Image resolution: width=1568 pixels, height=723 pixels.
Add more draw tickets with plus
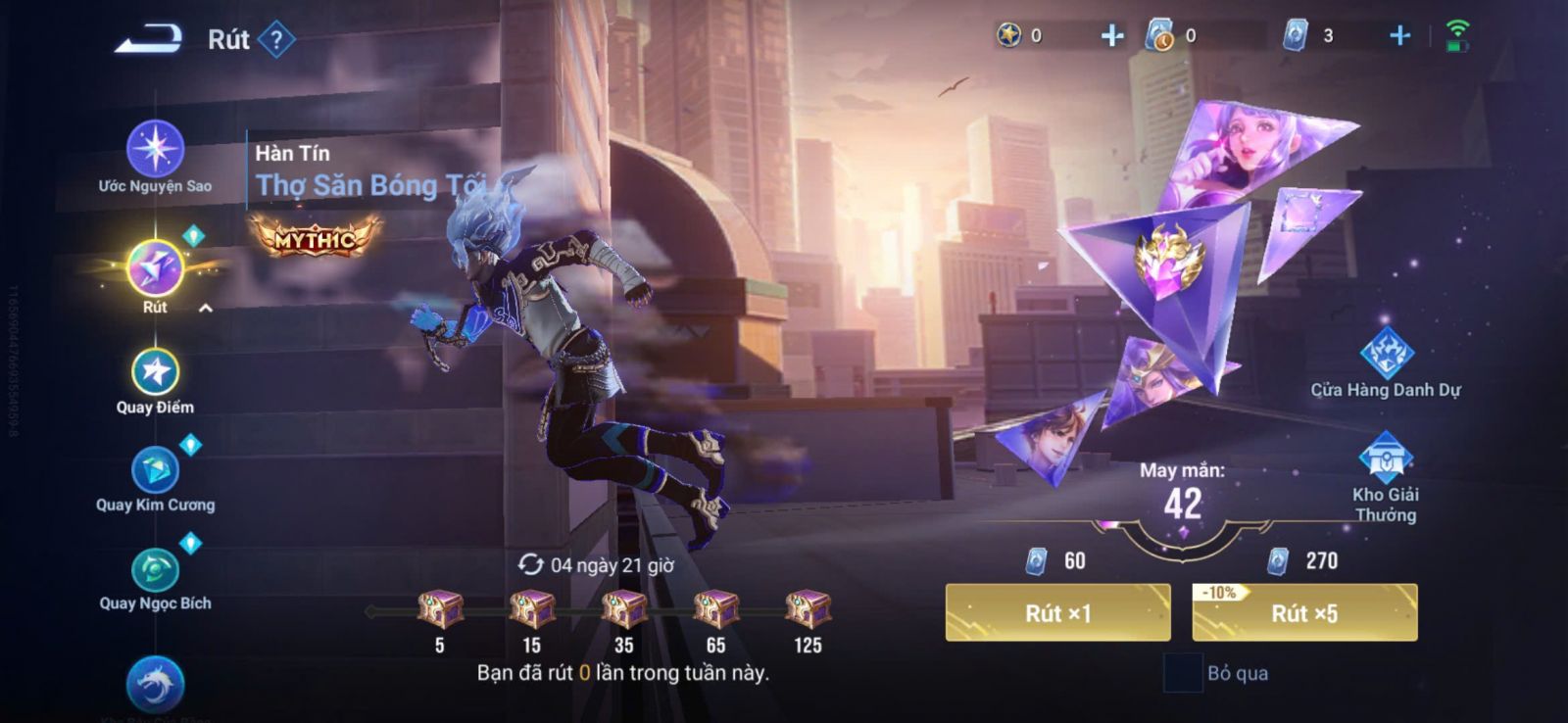coord(1399,36)
